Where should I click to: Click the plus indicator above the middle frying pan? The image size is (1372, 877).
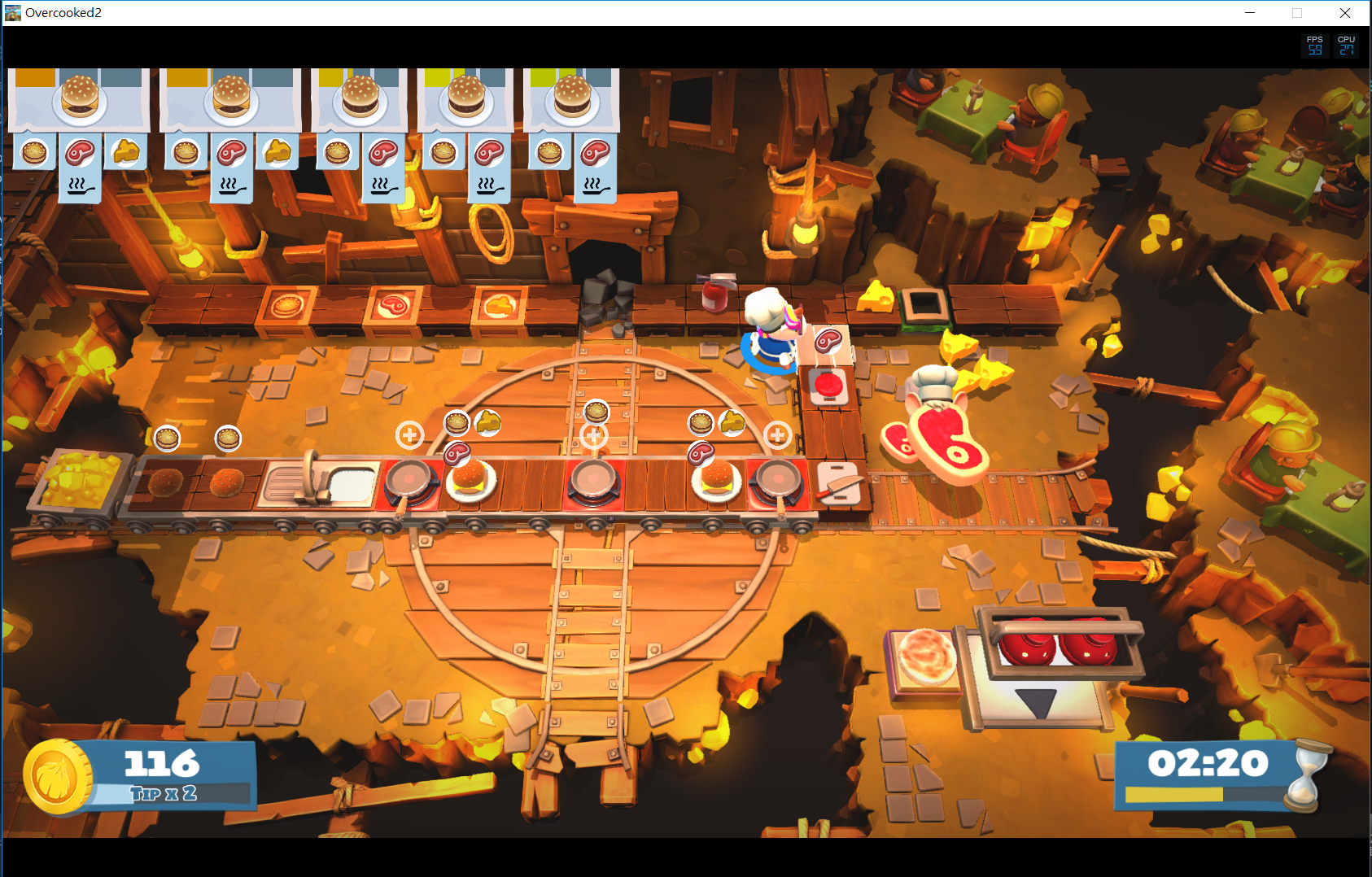click(x=595, y=434)
